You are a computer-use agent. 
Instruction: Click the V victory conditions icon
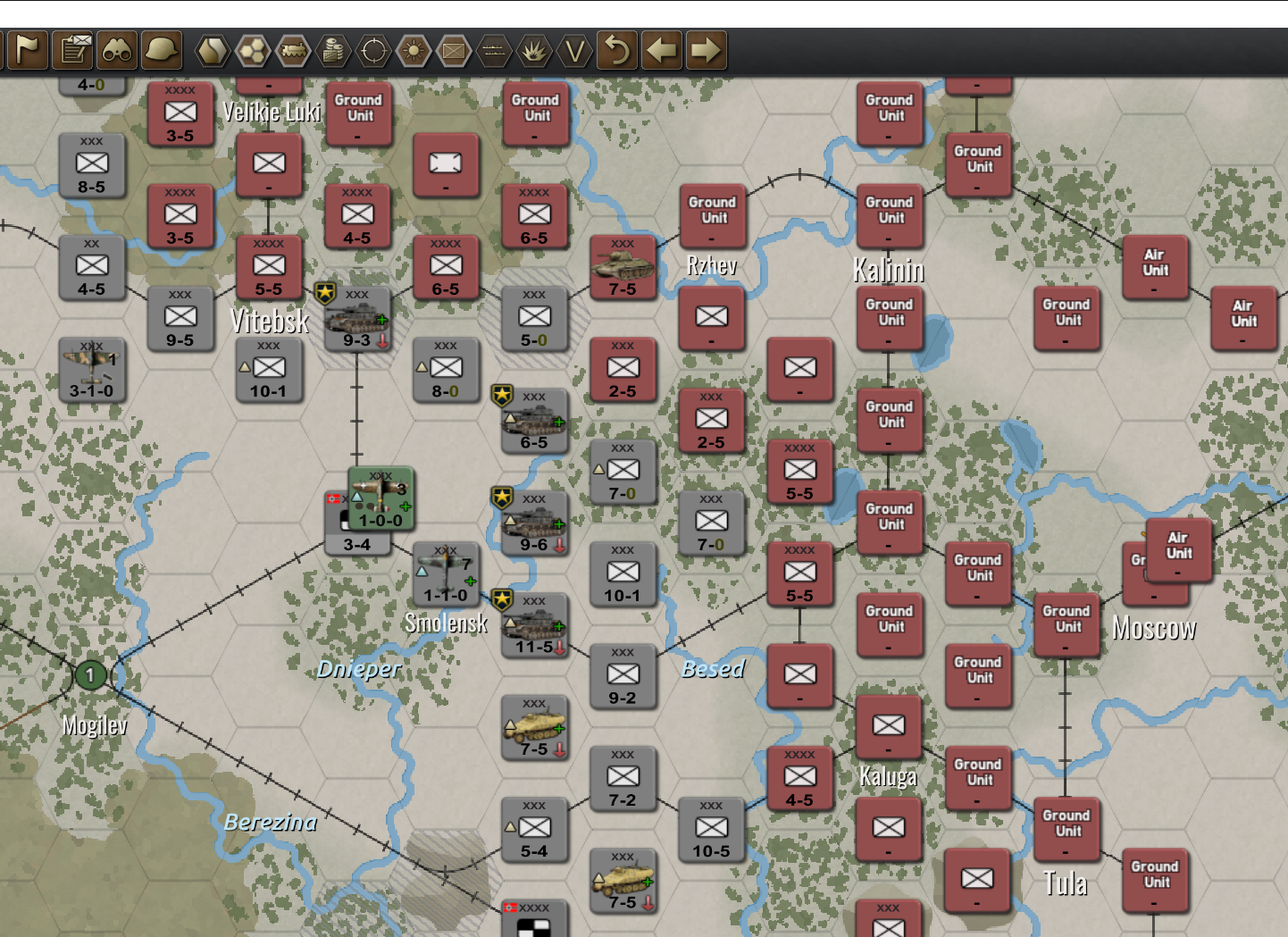573,51
